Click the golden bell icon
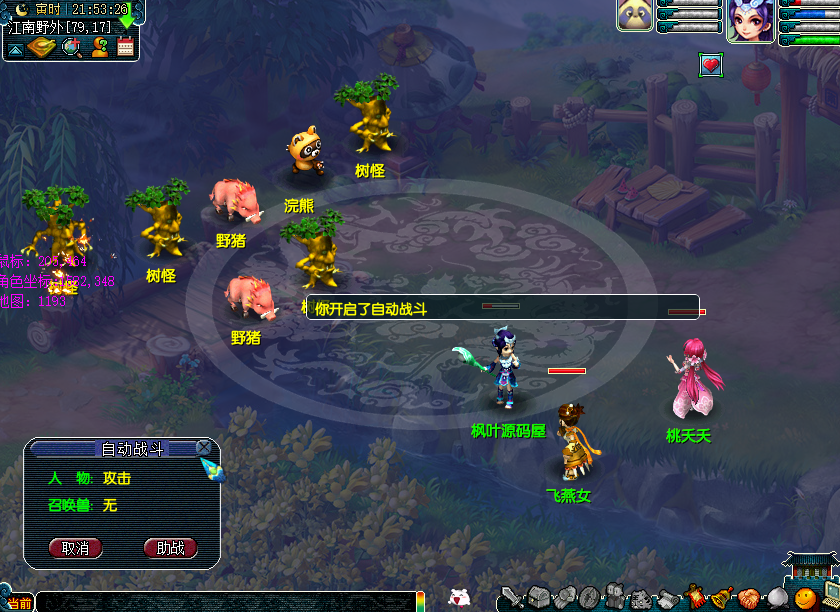 [720, 598]
